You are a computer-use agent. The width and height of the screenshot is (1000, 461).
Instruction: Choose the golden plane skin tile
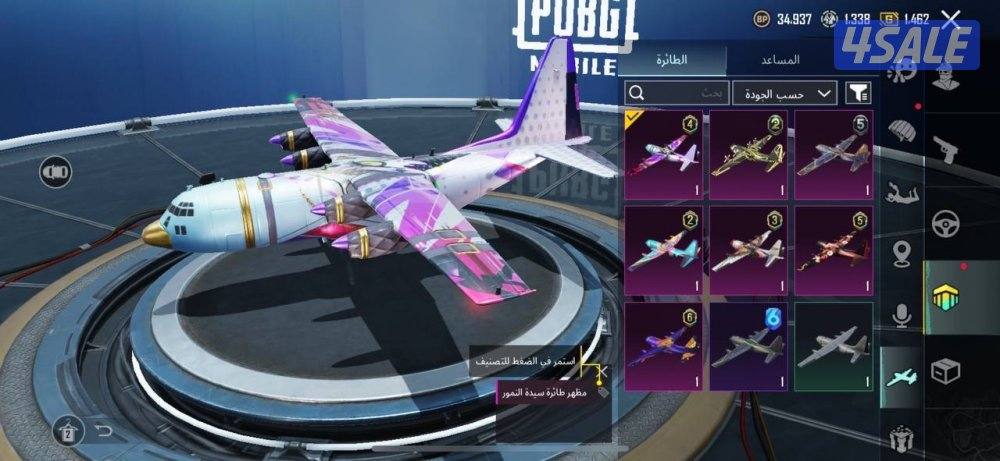tap(748, 151)
